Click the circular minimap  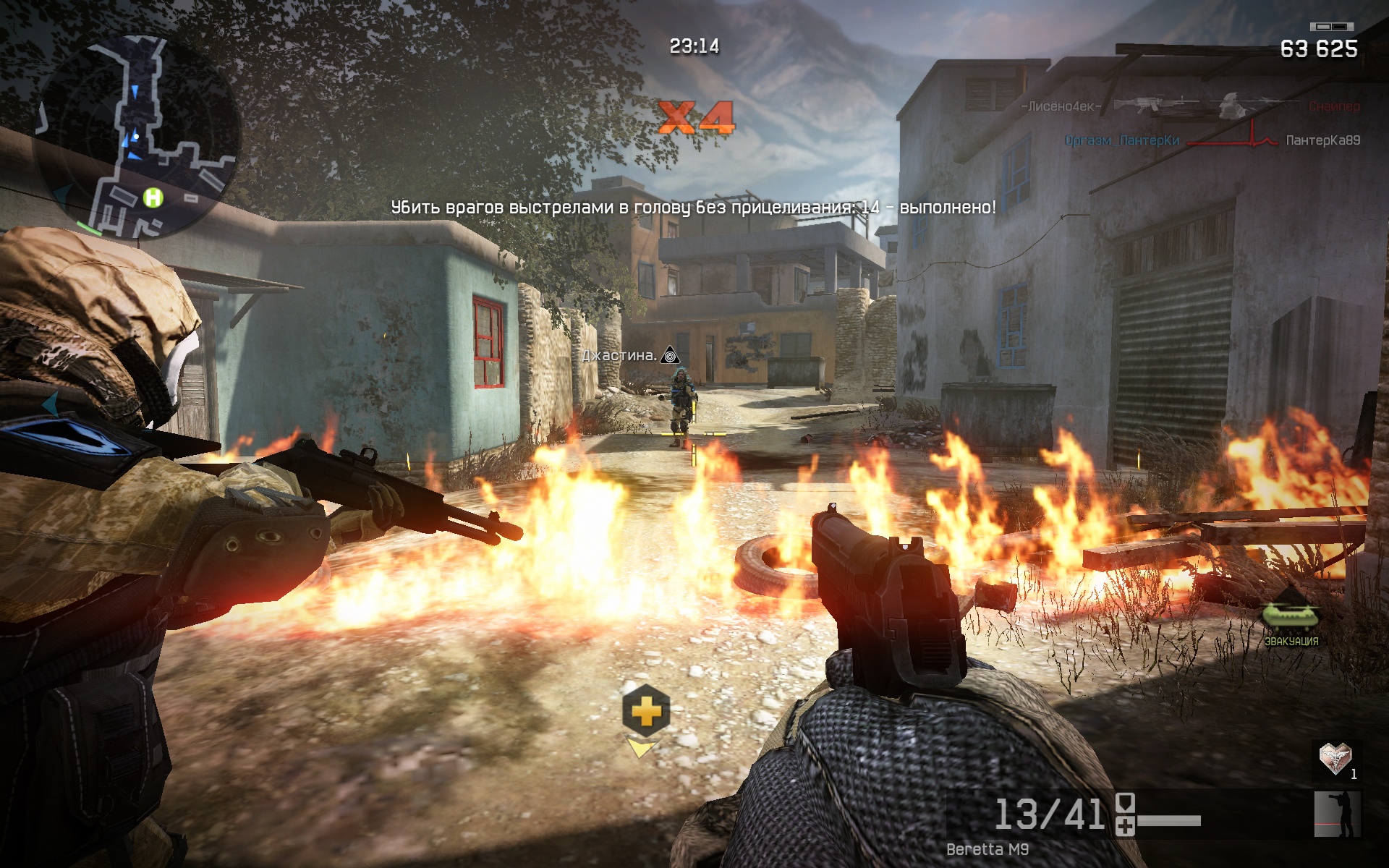[137, 137]
